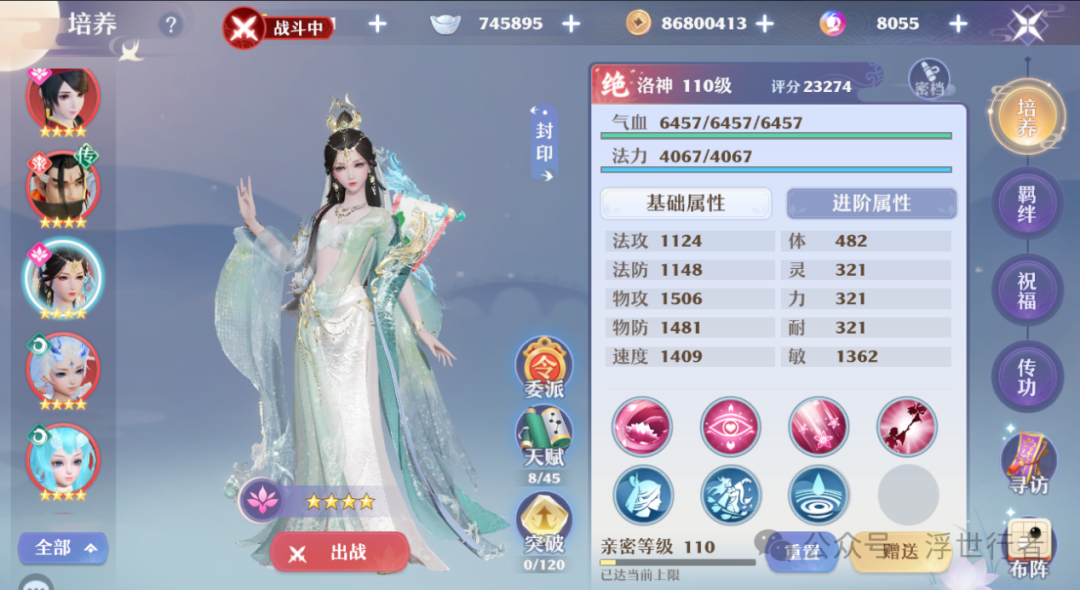Open the 委派 dispatch icon
Screen dimensions: 1080x590
[544, 368]
